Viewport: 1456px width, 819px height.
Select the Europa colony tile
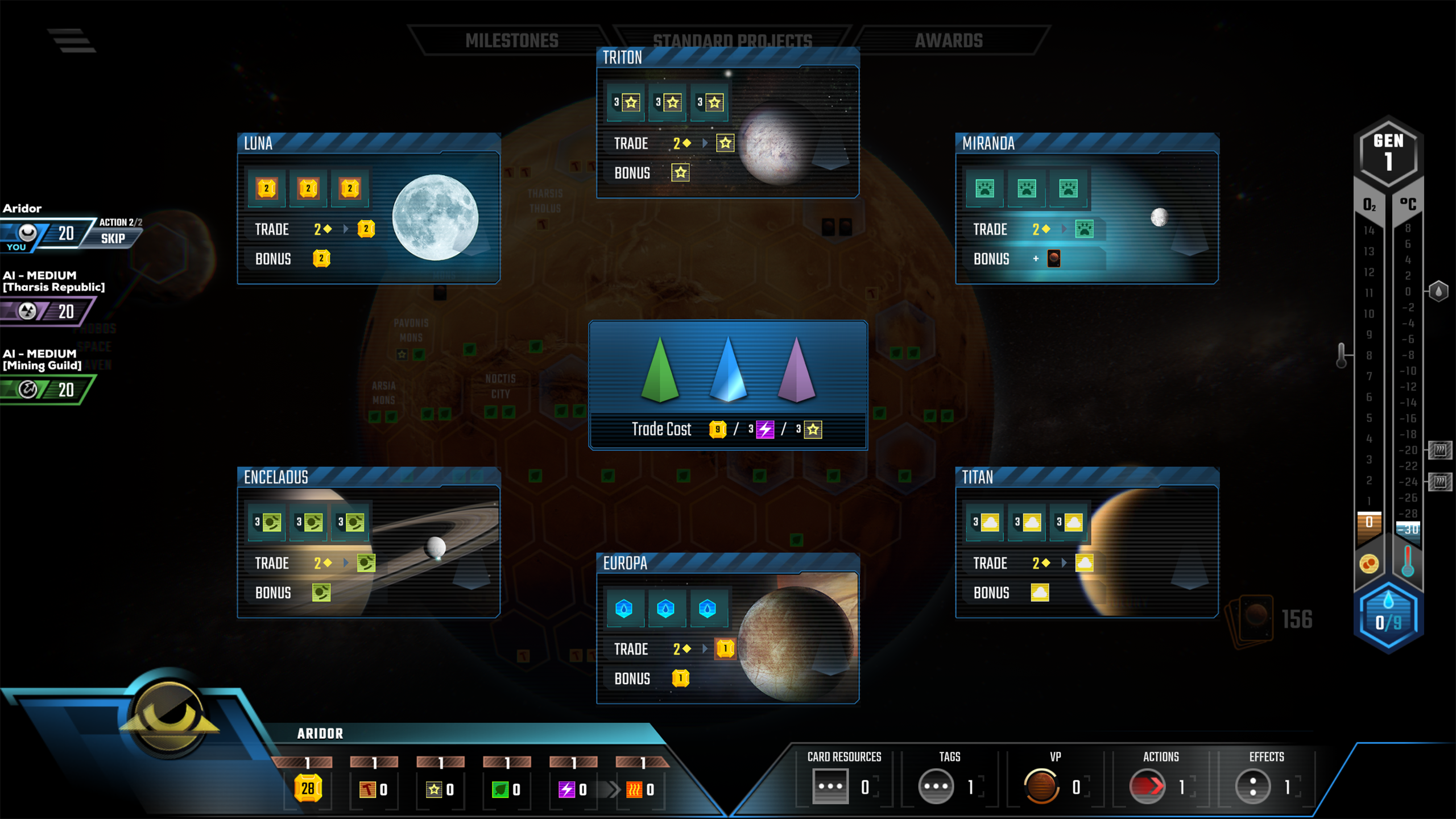coord(727,628)
